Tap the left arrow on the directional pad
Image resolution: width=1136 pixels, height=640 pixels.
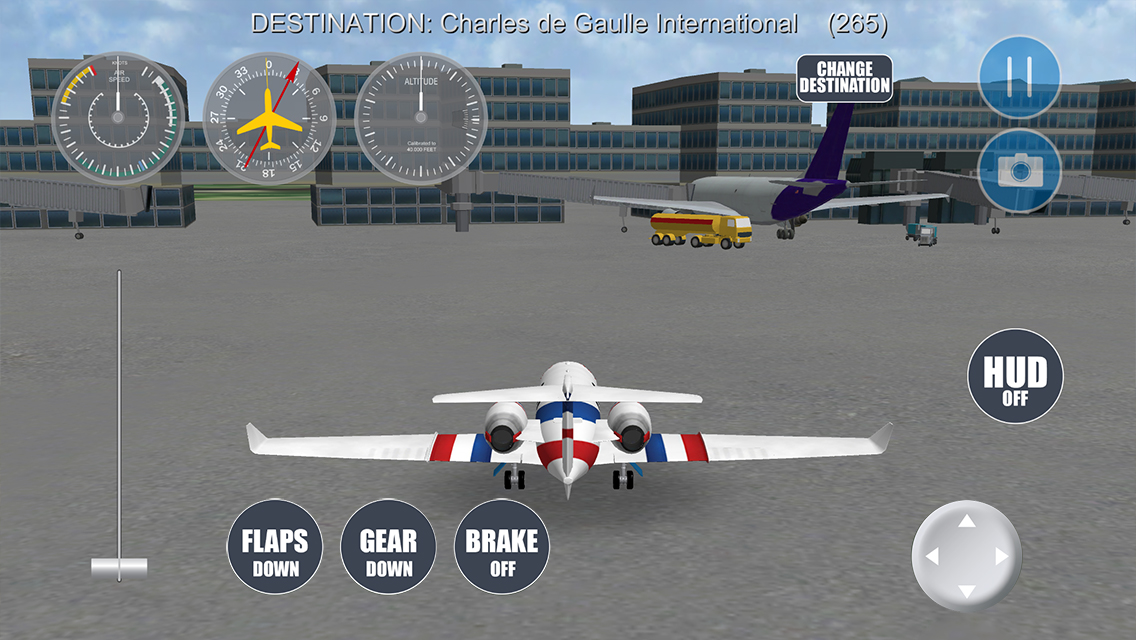click(931, 557)
